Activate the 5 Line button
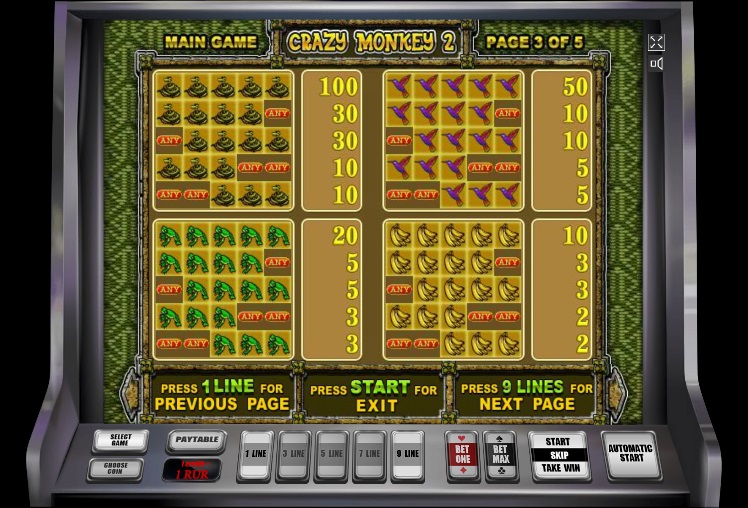The height and width of the screenshot is (508, 748). 332,454
